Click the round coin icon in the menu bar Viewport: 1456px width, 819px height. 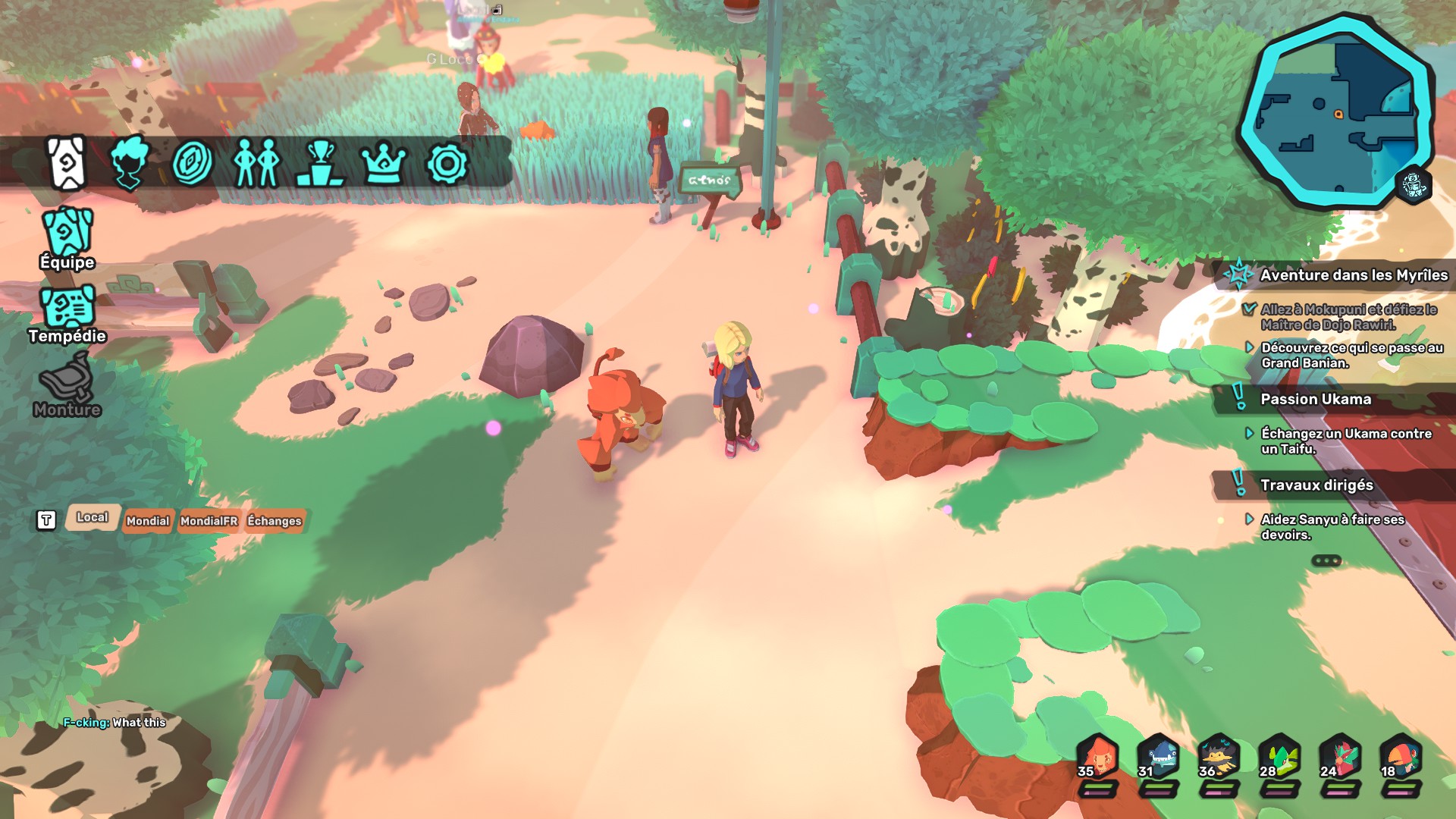pos(192,163)
